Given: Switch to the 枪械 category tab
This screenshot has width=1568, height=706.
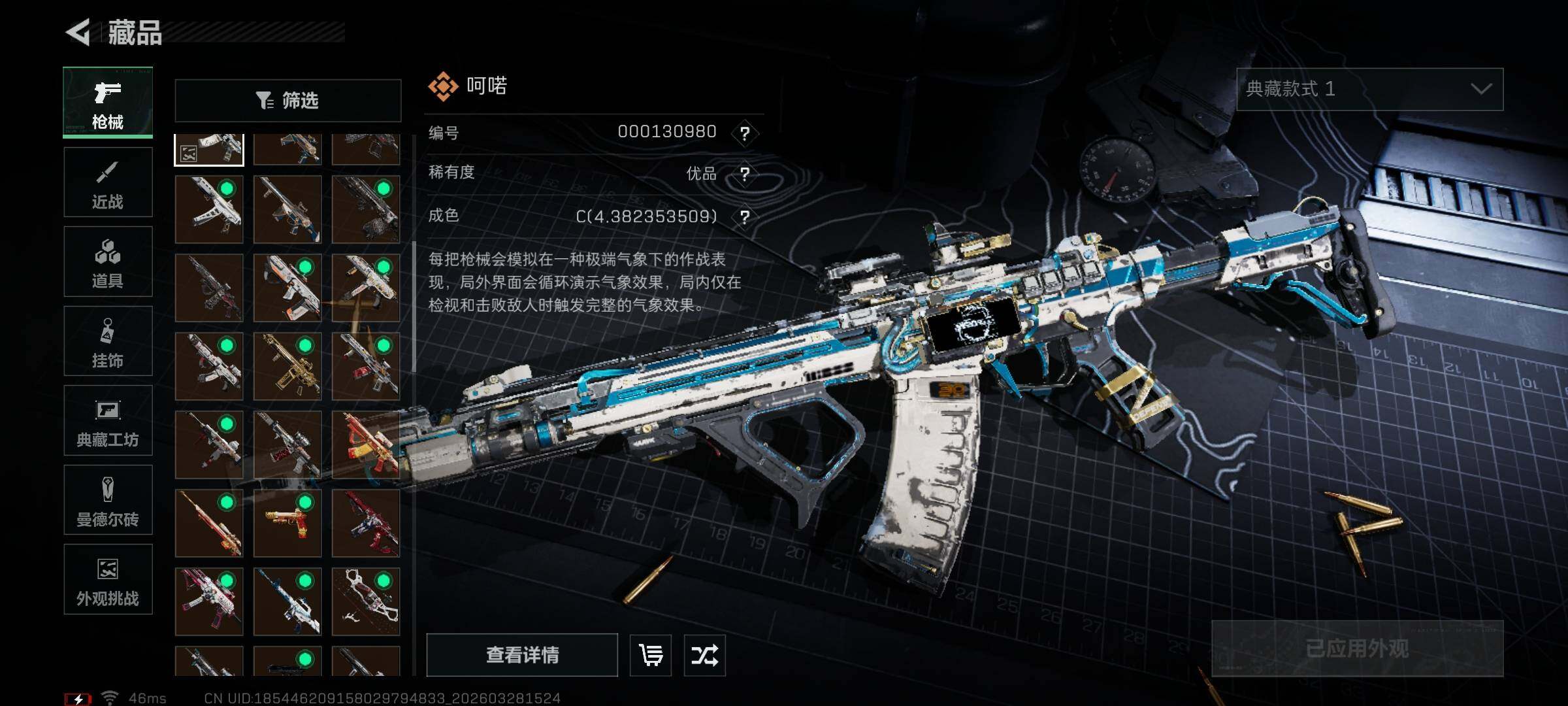Looking at the screenshot, I should pyautogui.click(x=108, y=102).
